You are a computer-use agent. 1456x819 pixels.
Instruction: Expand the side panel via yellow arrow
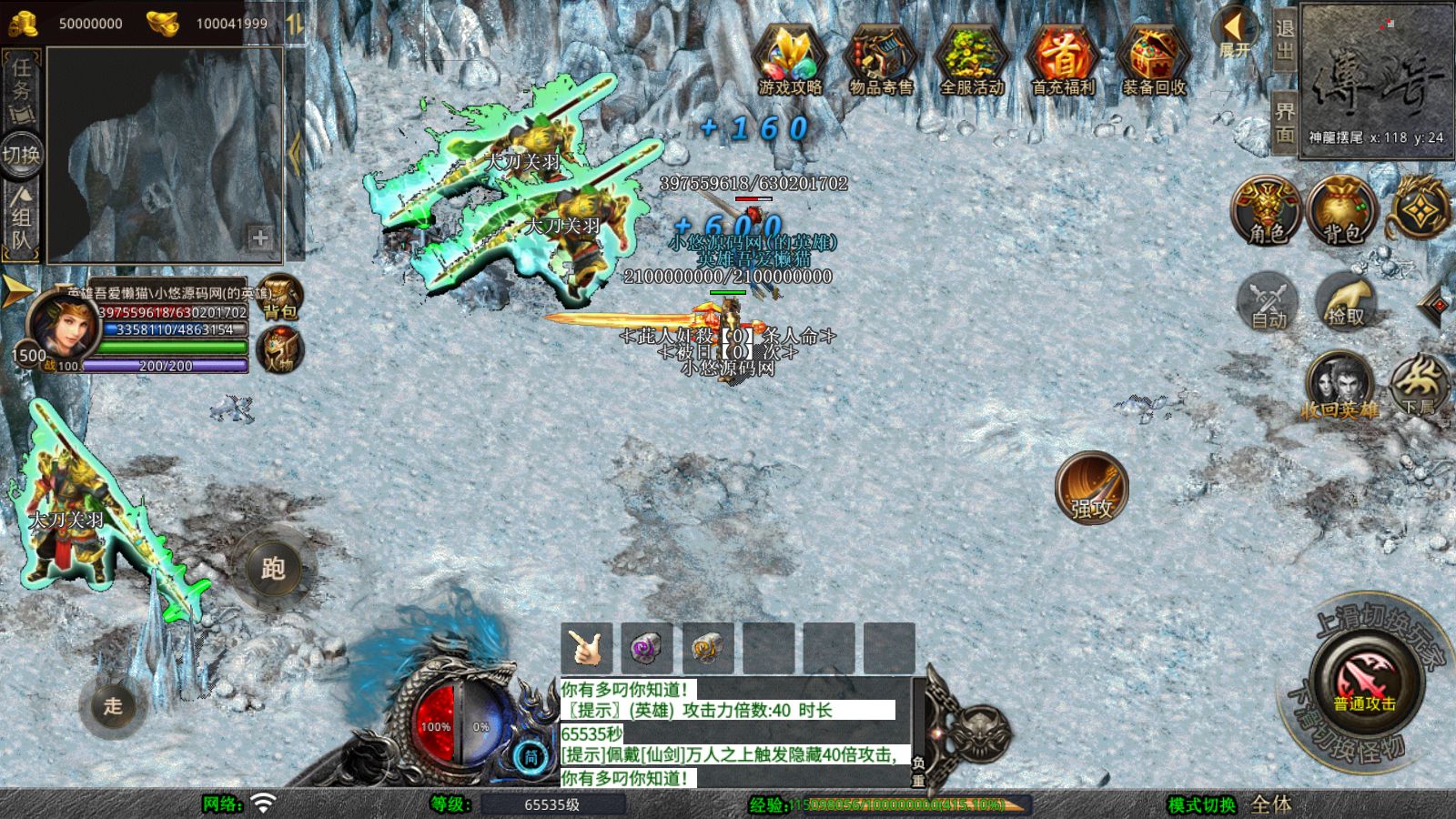pos(15,293)
